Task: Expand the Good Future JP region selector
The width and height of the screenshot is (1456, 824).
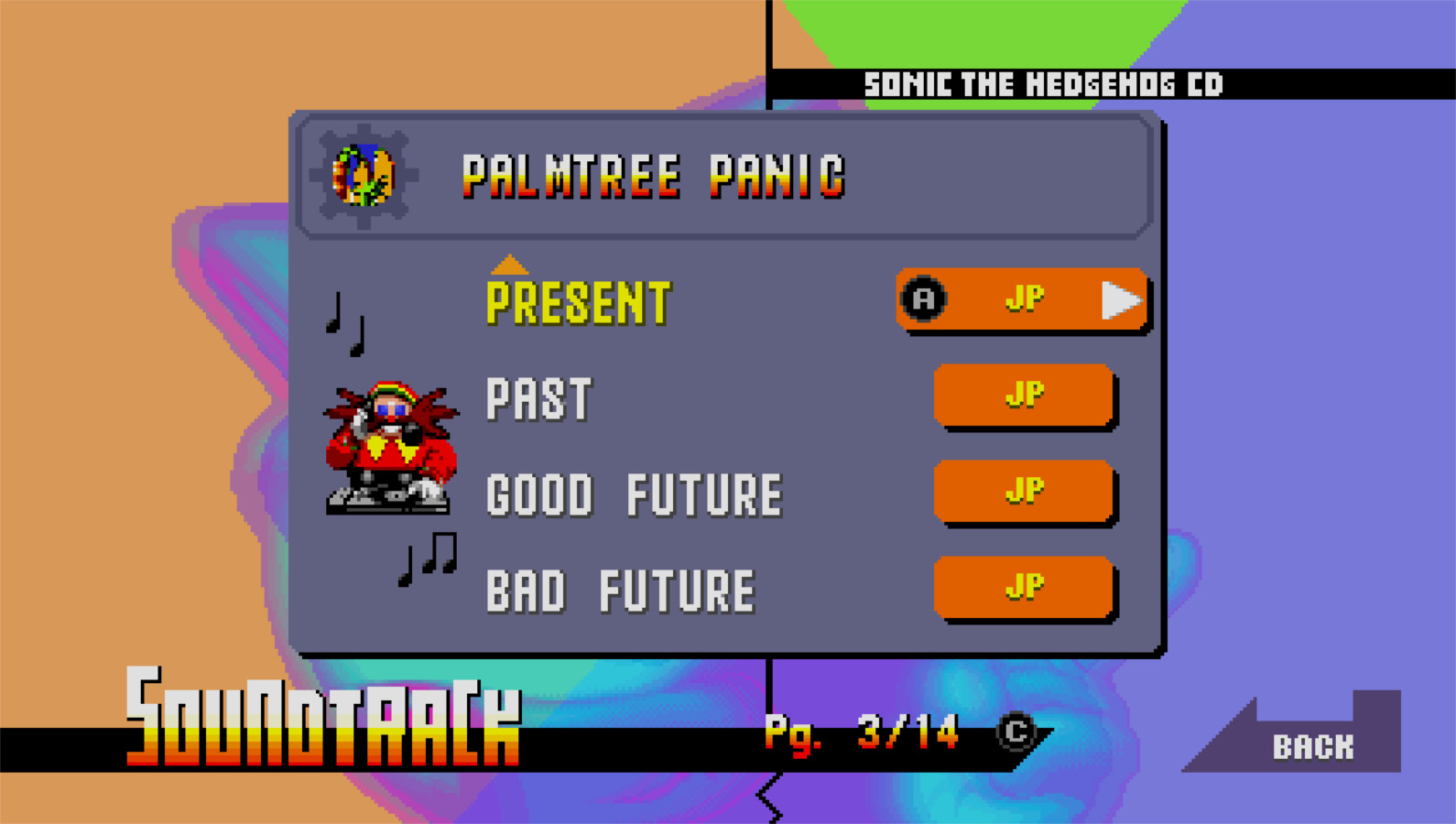Action: click(x=1024, y=492)
